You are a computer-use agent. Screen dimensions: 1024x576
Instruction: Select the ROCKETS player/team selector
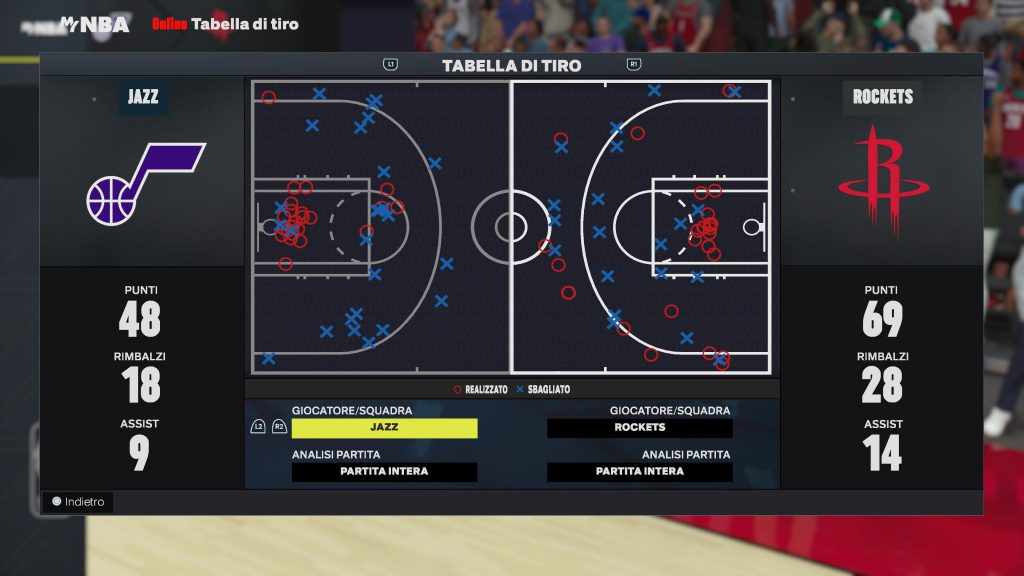click(640, 428)
